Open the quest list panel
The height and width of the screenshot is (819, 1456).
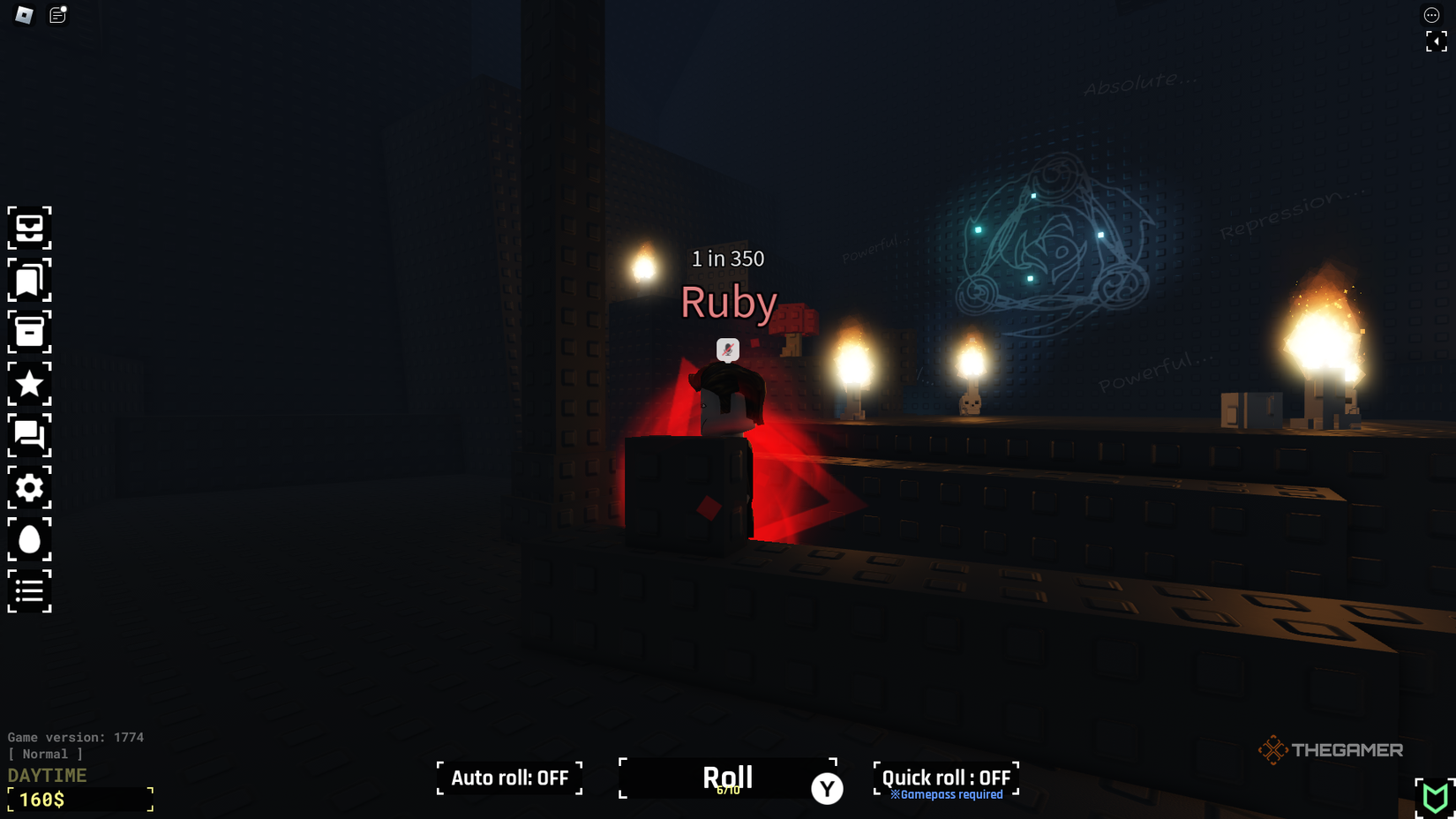[x=30, y=591]
